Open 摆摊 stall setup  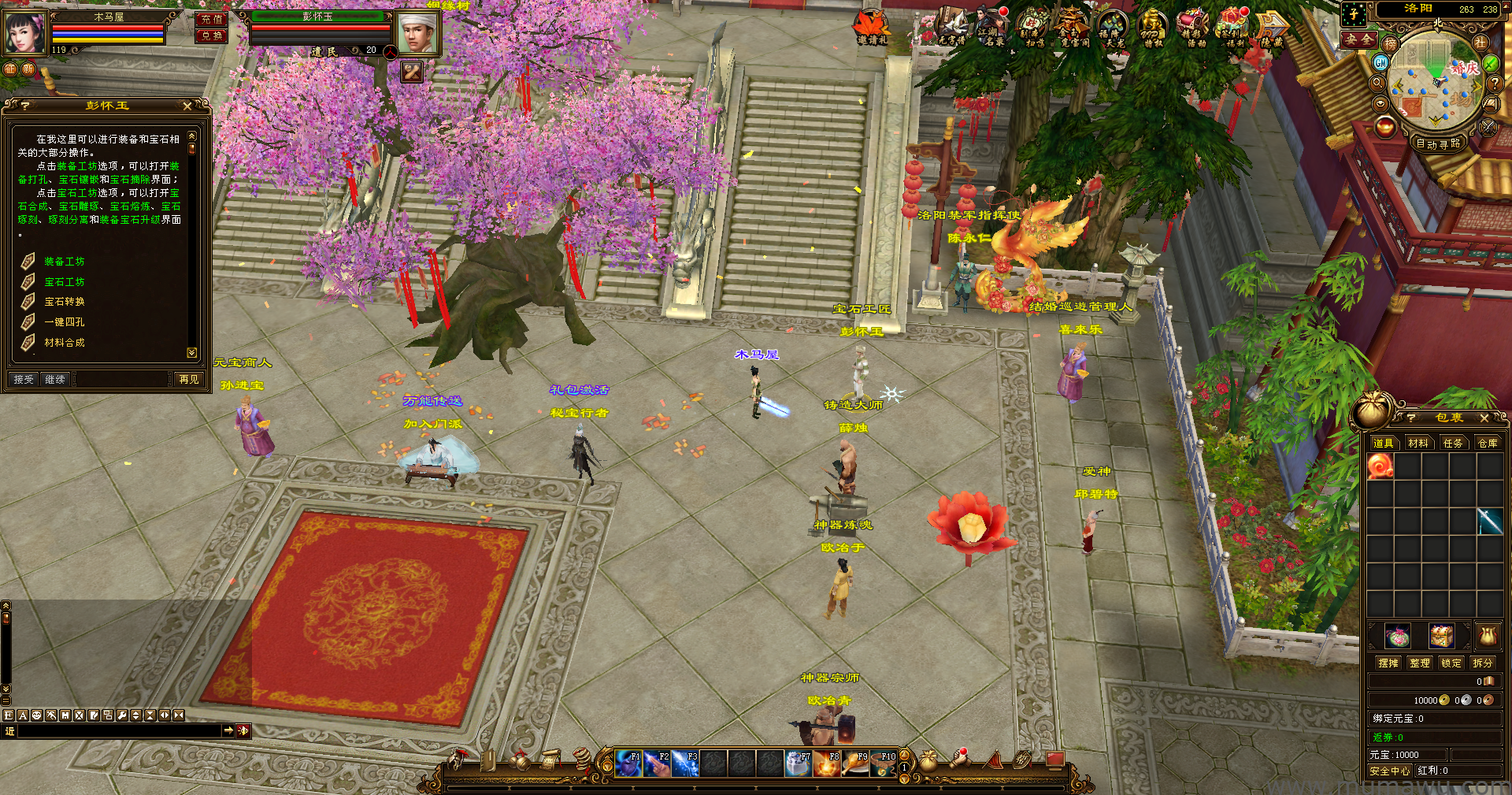click(x=1388, y=663)
